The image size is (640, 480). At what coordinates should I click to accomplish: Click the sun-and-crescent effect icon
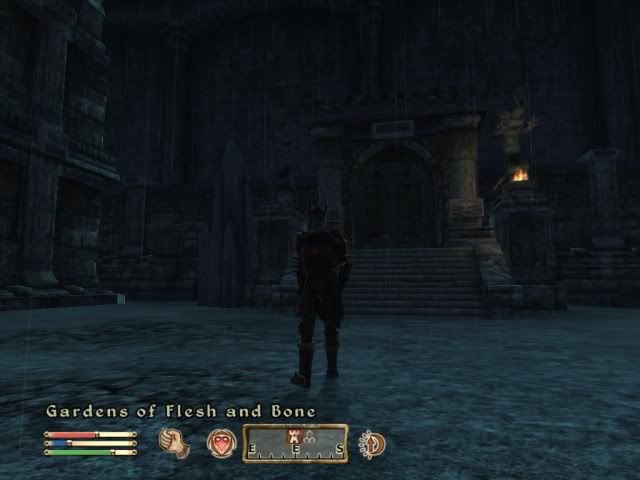(x=372, y=443)
